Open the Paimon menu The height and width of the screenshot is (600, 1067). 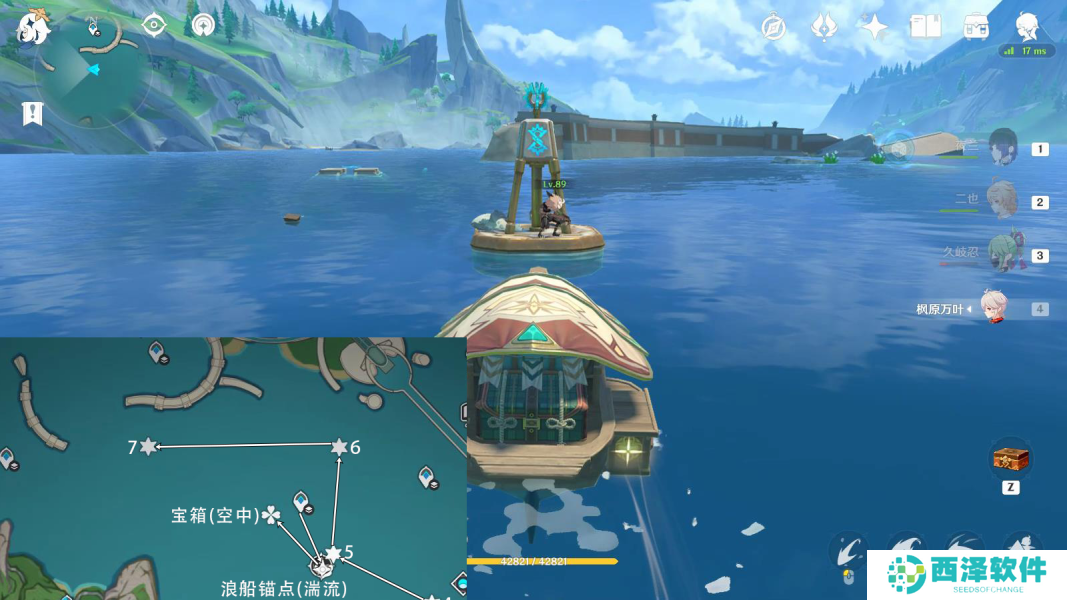coord(33,27)
